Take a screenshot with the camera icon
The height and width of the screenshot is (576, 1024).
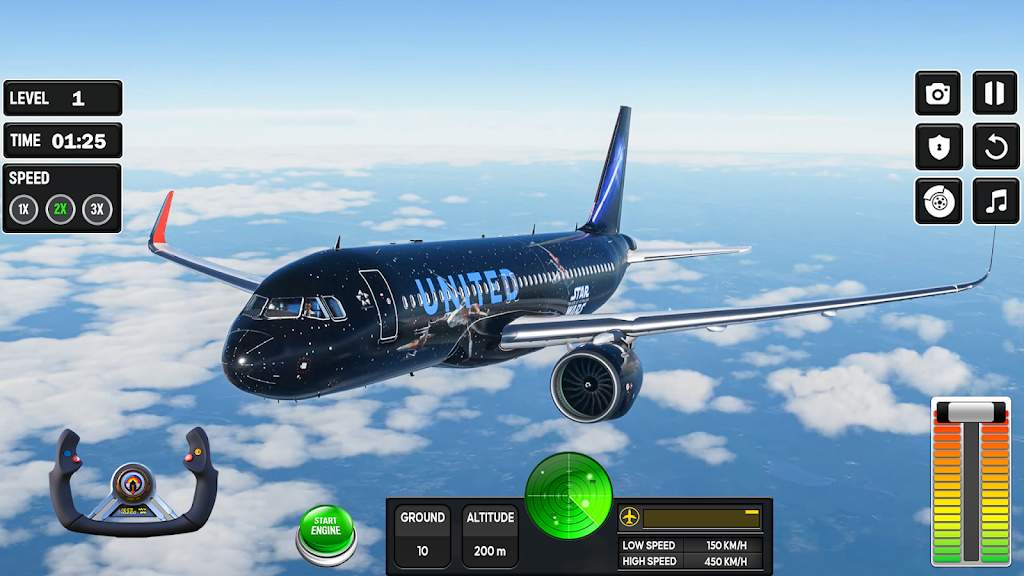pyautogui.click(x=938, y=94)
